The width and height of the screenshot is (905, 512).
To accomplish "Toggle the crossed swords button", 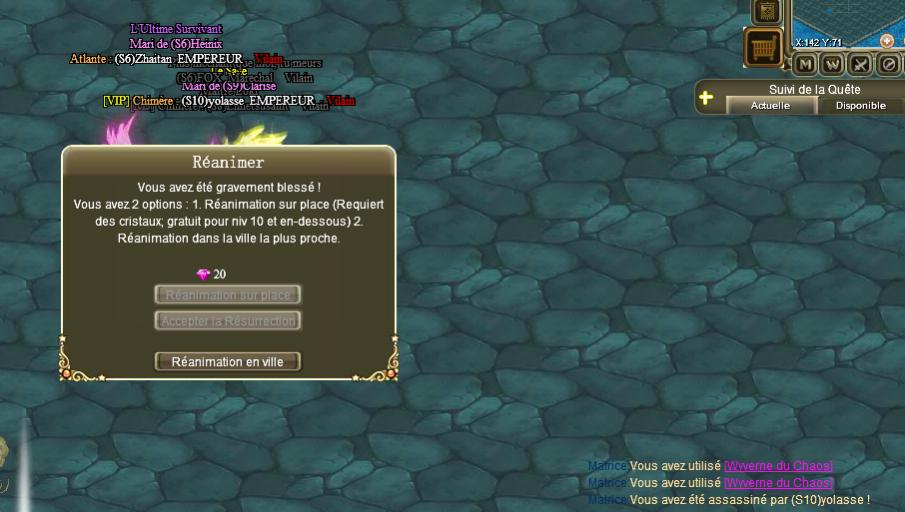I will pyautogui.click(x=860, y=65).
